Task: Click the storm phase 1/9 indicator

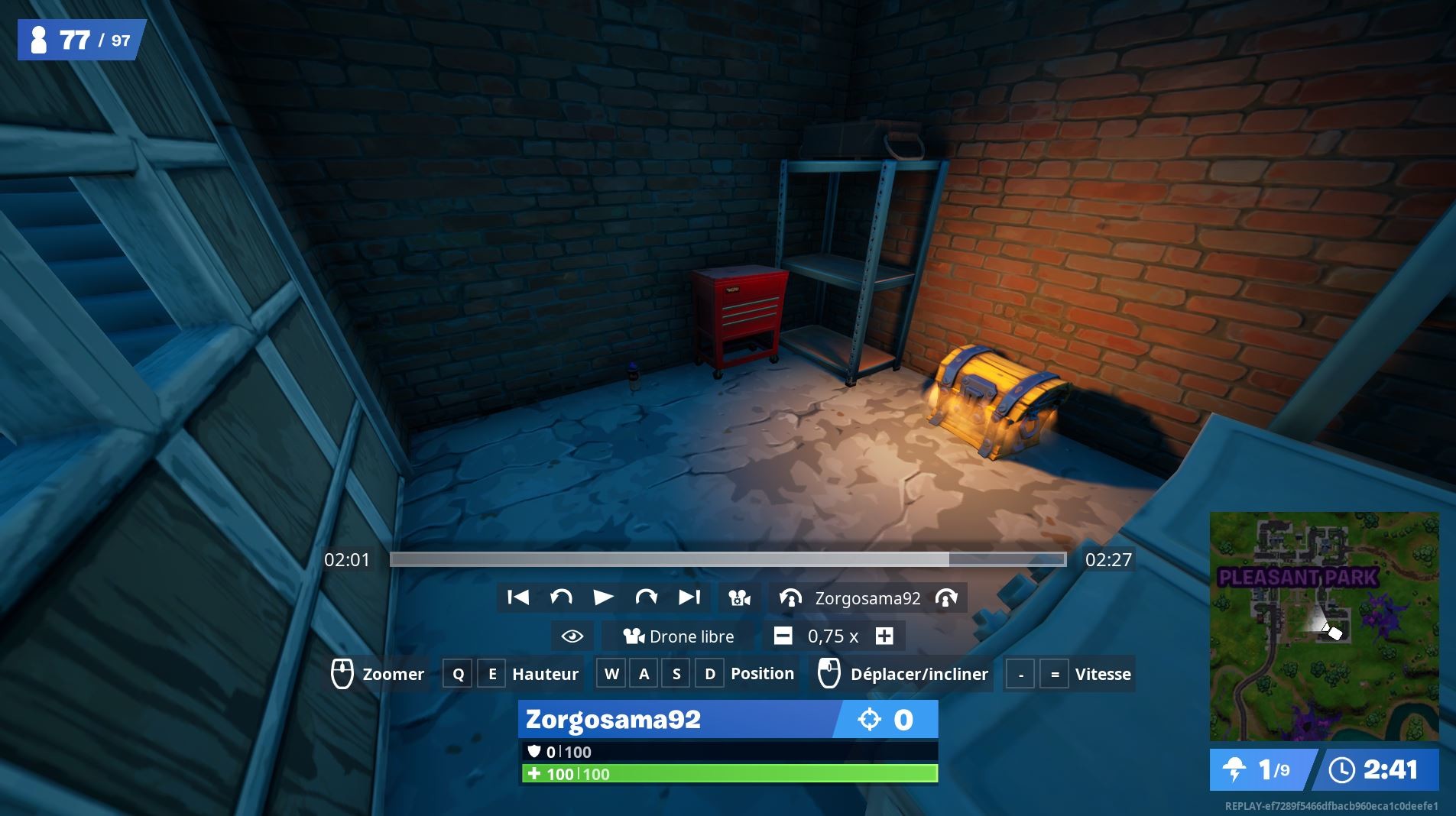Action: pos(1260,770)
